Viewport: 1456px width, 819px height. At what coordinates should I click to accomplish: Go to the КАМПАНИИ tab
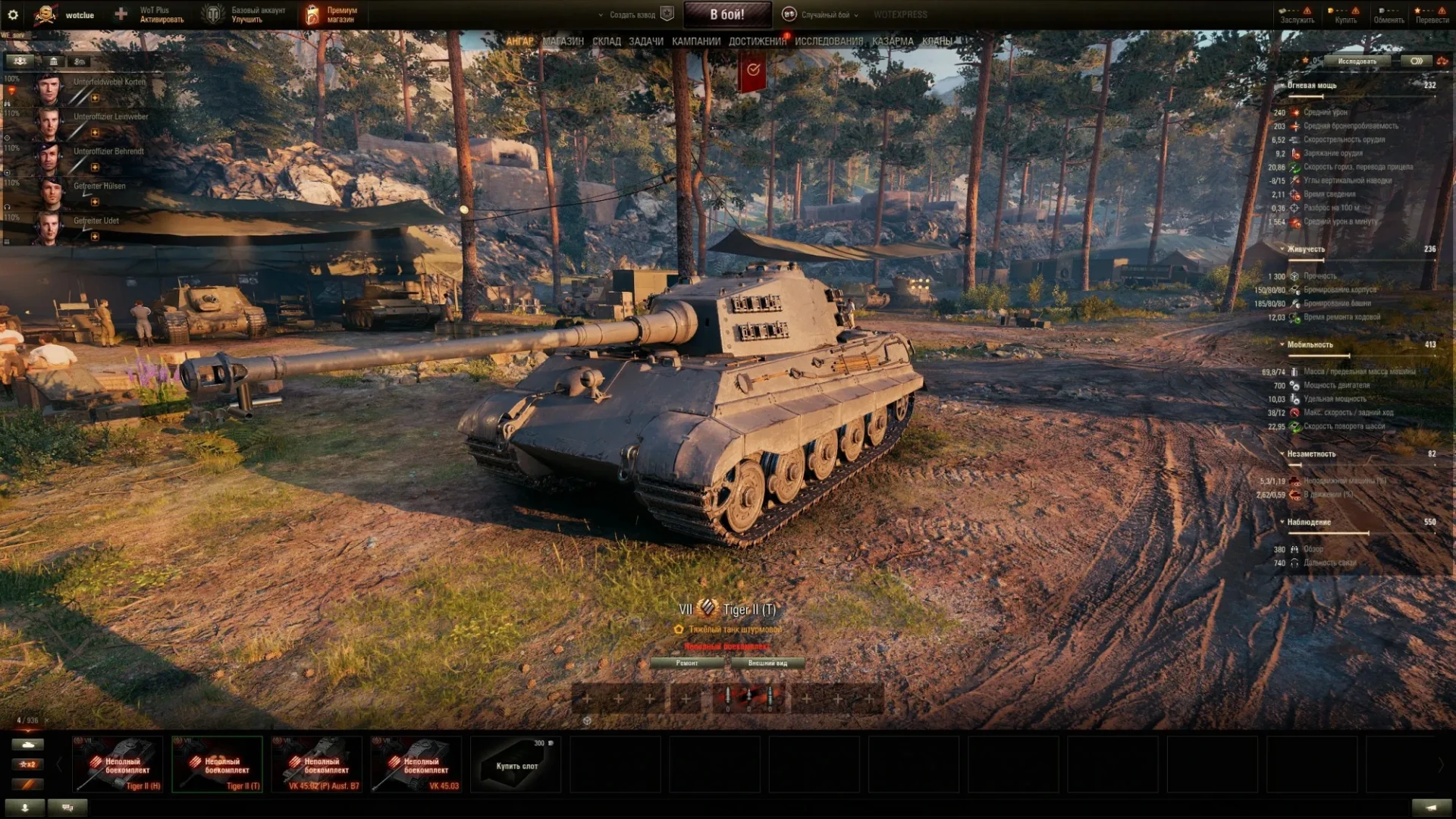(x=695, y=42)
